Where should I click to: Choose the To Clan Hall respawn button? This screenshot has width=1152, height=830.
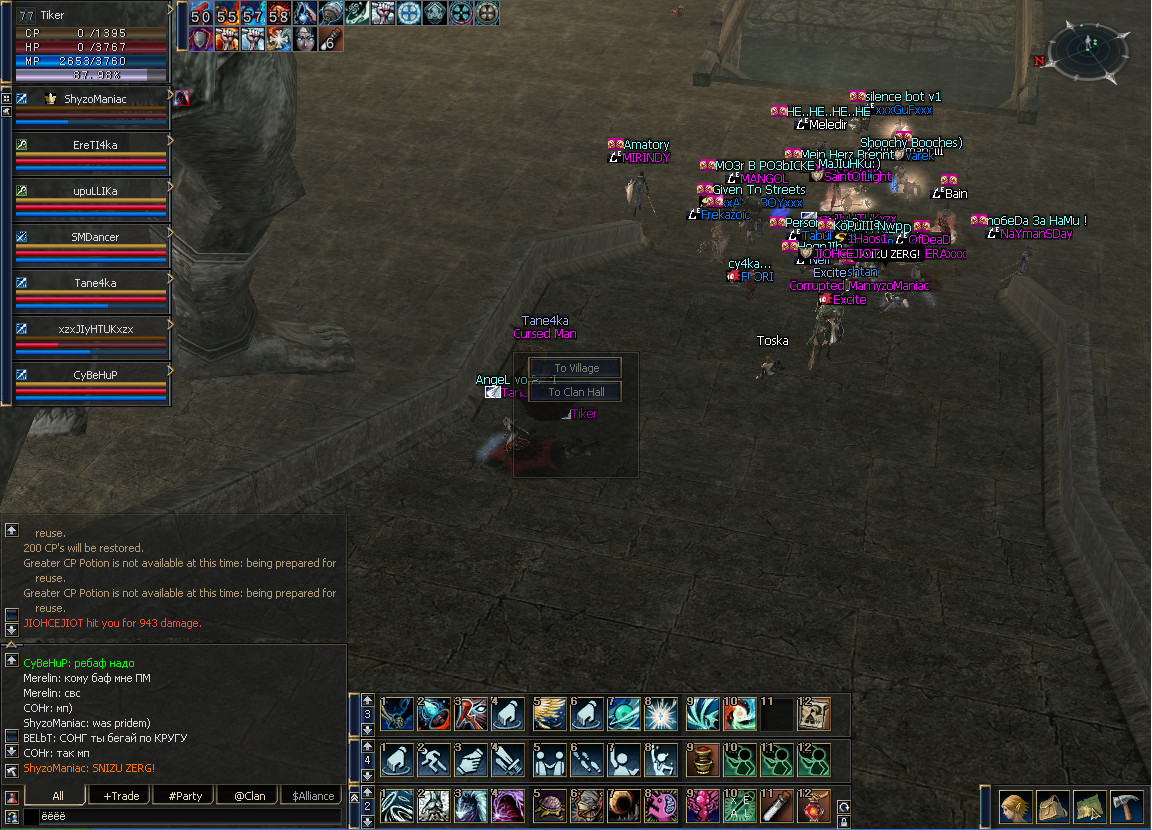coord(576,392)
